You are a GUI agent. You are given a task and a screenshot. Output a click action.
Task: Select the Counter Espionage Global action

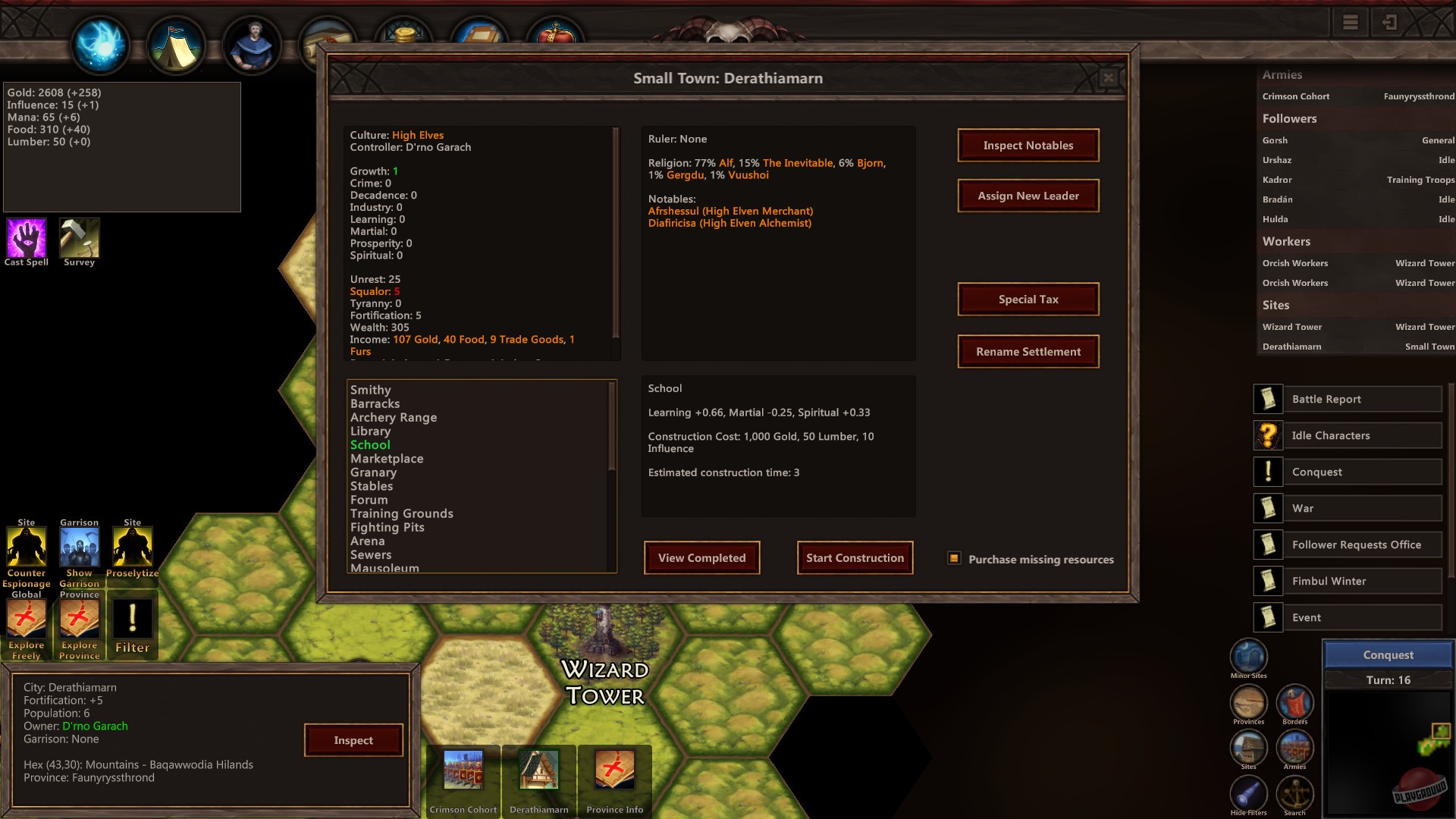coord(26,548)
